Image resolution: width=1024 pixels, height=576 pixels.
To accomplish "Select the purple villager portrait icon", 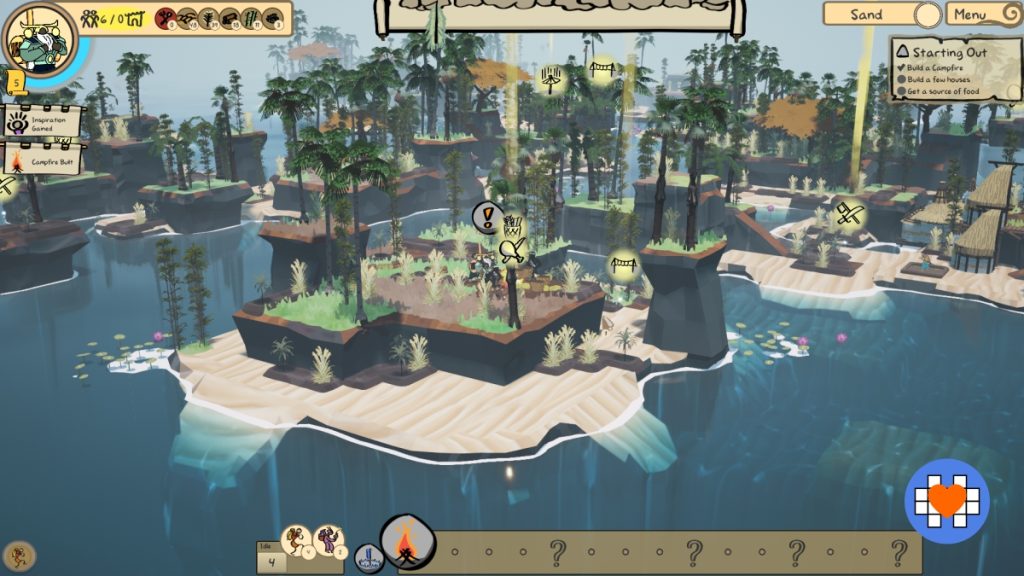I will coord(329,541).
